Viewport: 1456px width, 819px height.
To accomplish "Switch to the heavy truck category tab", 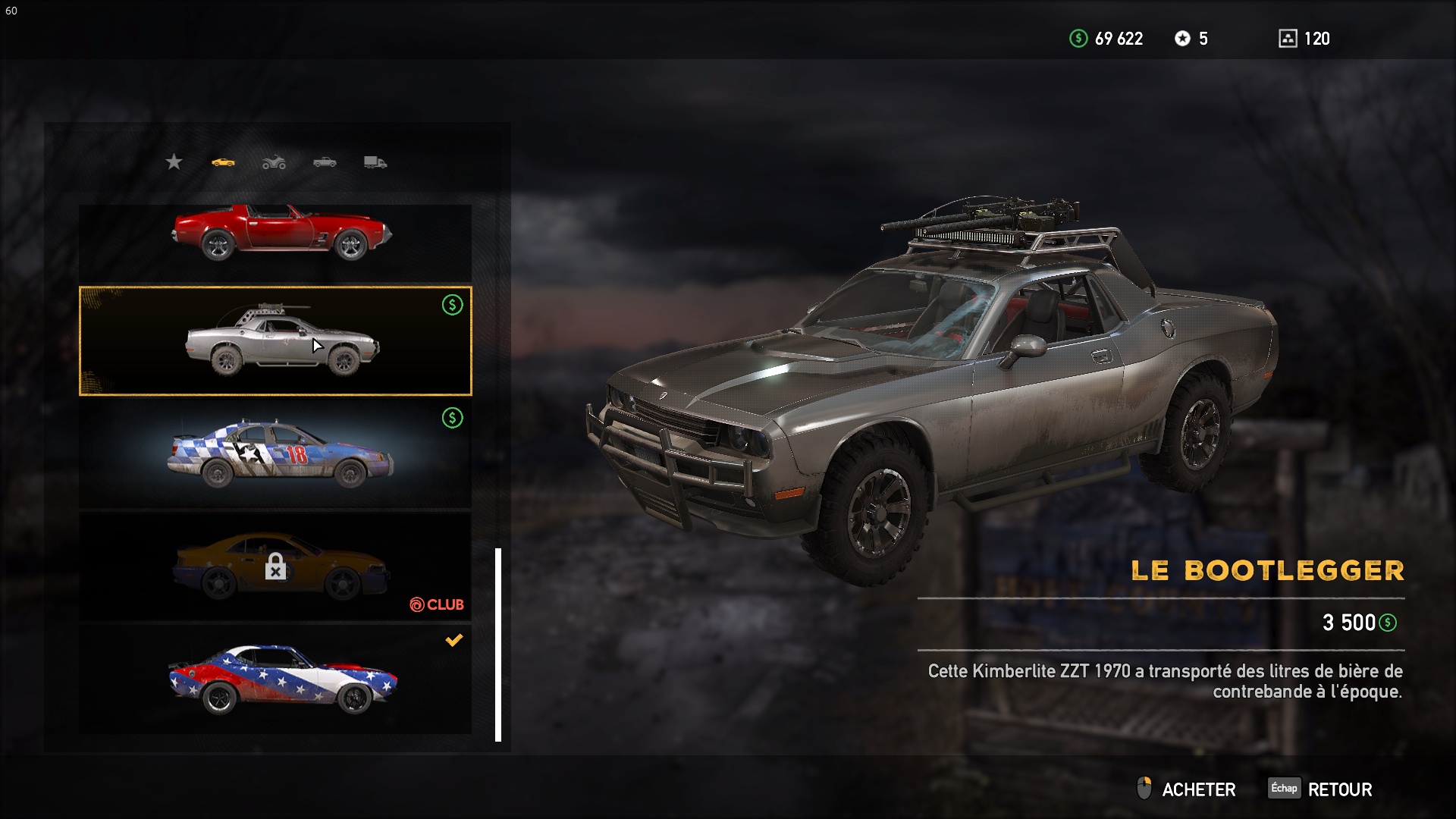I will [x=375, y=162].
